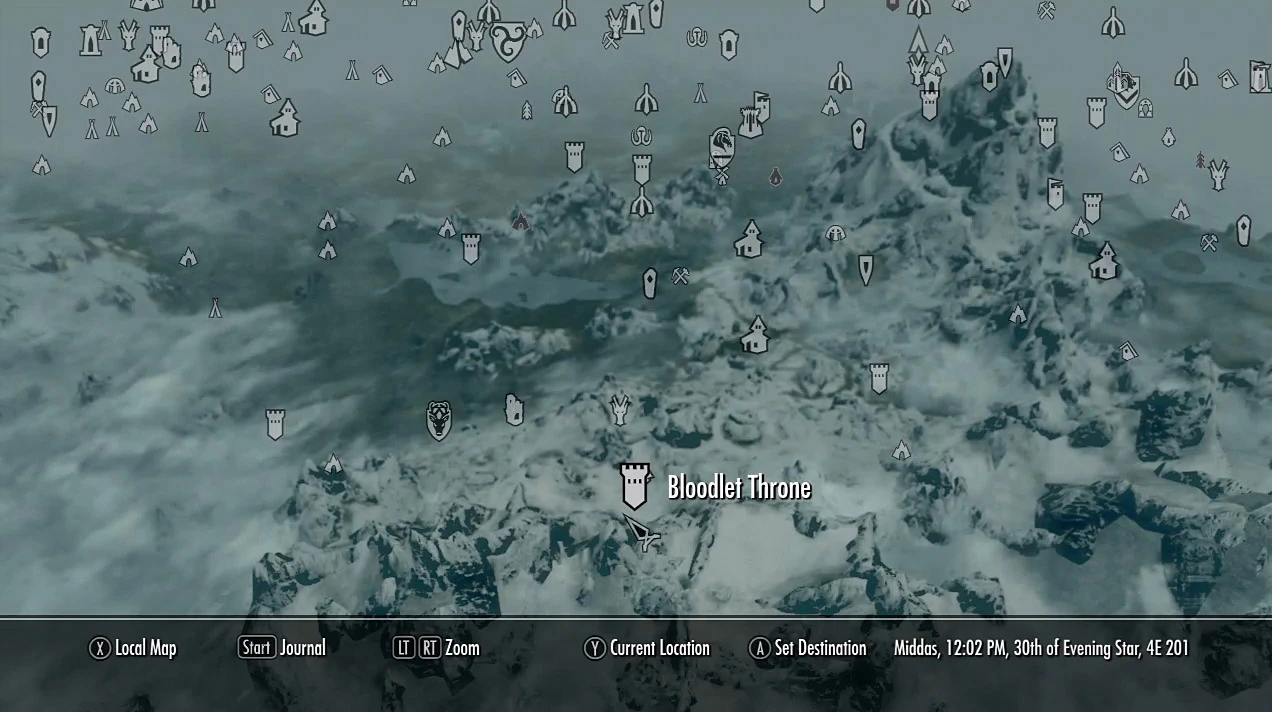The height and width of the screenshot is (712, 1272).
Task: Select the Bloodlet Throne fort marker
Action: coord(635,486)
